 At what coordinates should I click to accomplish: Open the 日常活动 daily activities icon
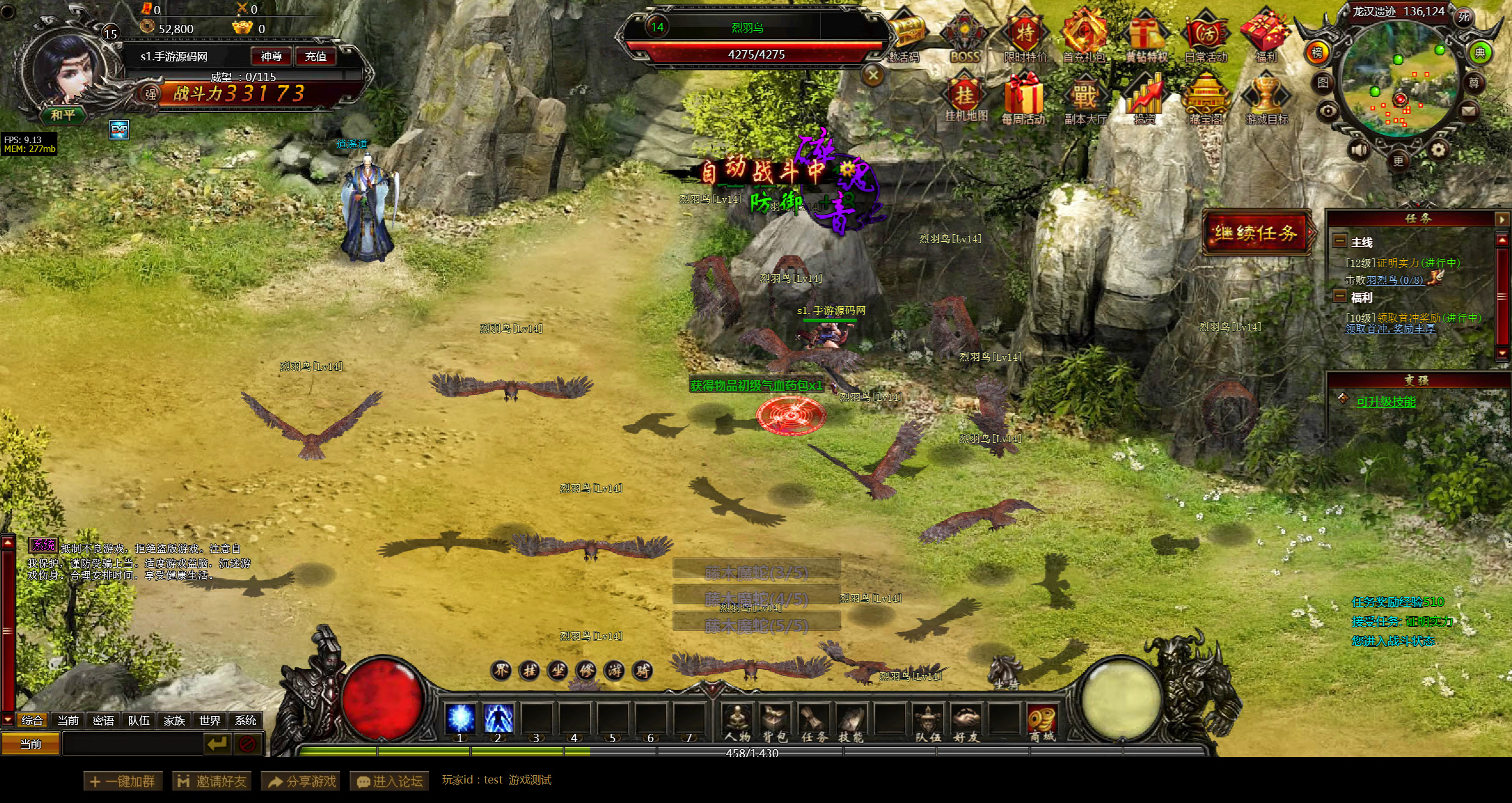(x=1206, y=37)
